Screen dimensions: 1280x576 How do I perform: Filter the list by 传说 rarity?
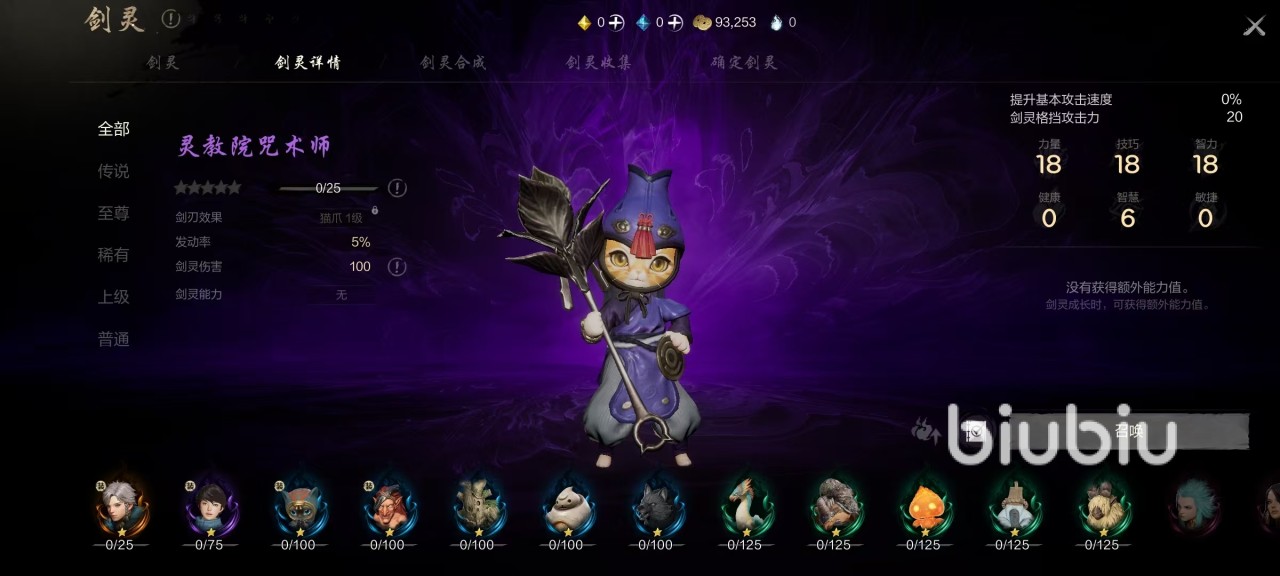click(x=114, y=171)
